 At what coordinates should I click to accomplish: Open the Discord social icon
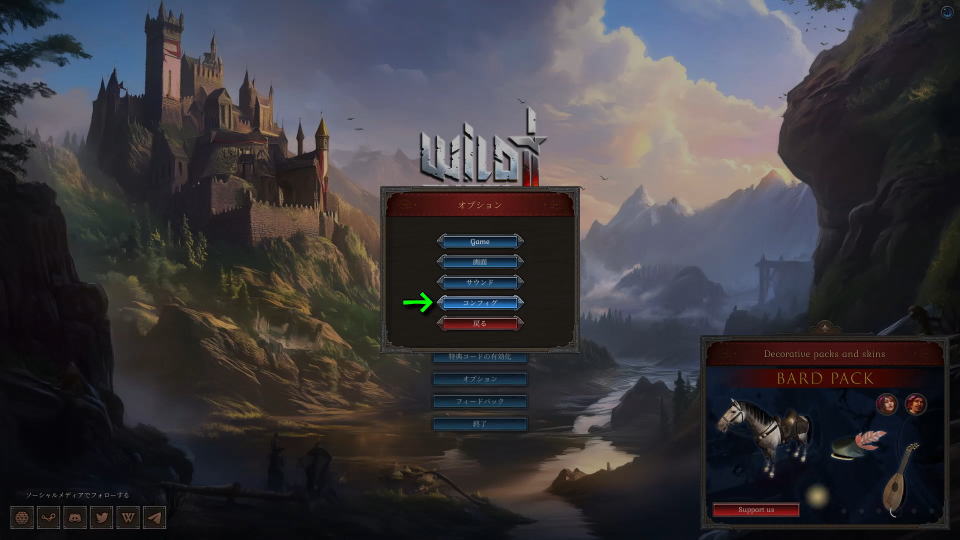pyautogui.click(x=75, y=518)
